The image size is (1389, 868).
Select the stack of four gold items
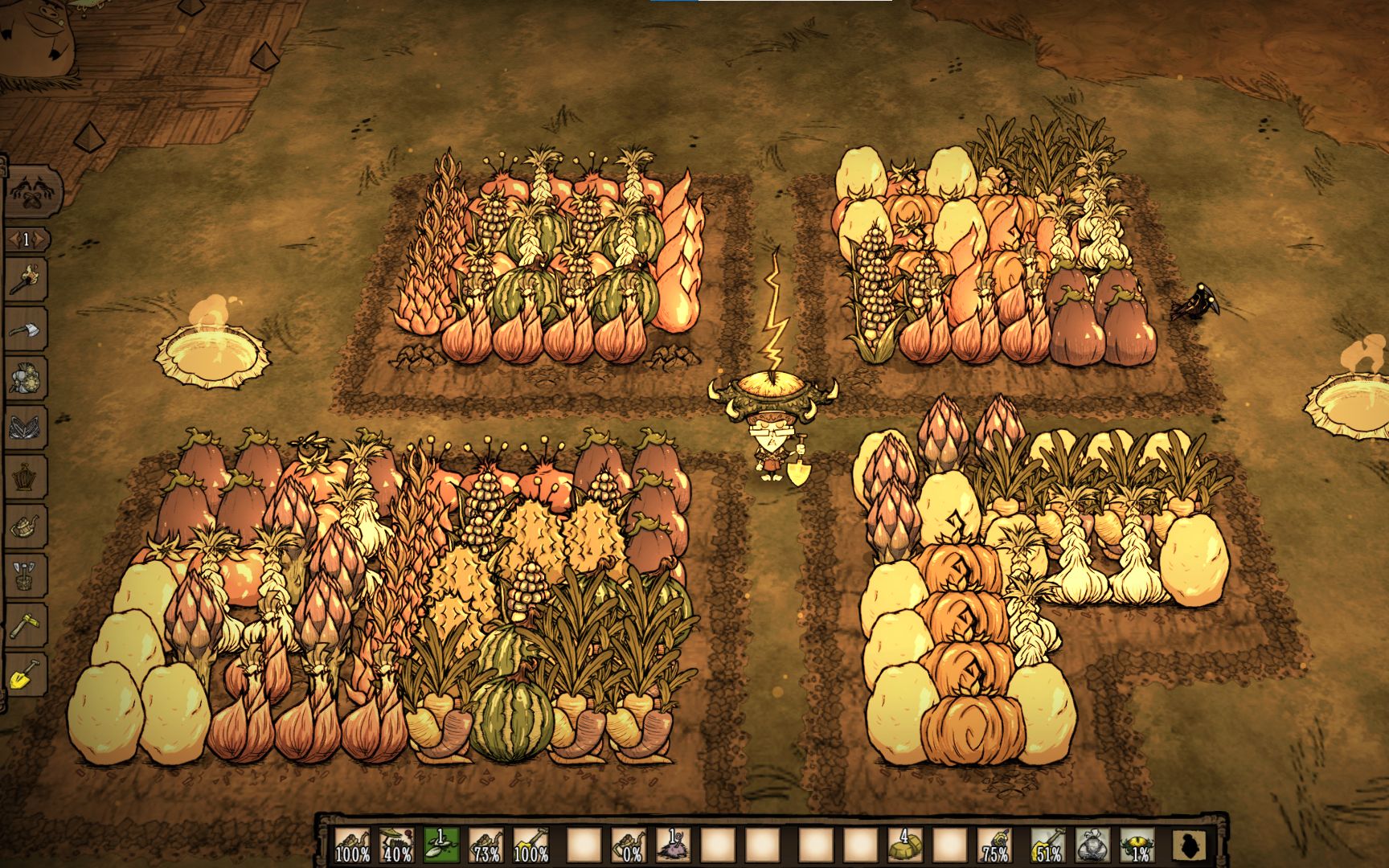904,845
